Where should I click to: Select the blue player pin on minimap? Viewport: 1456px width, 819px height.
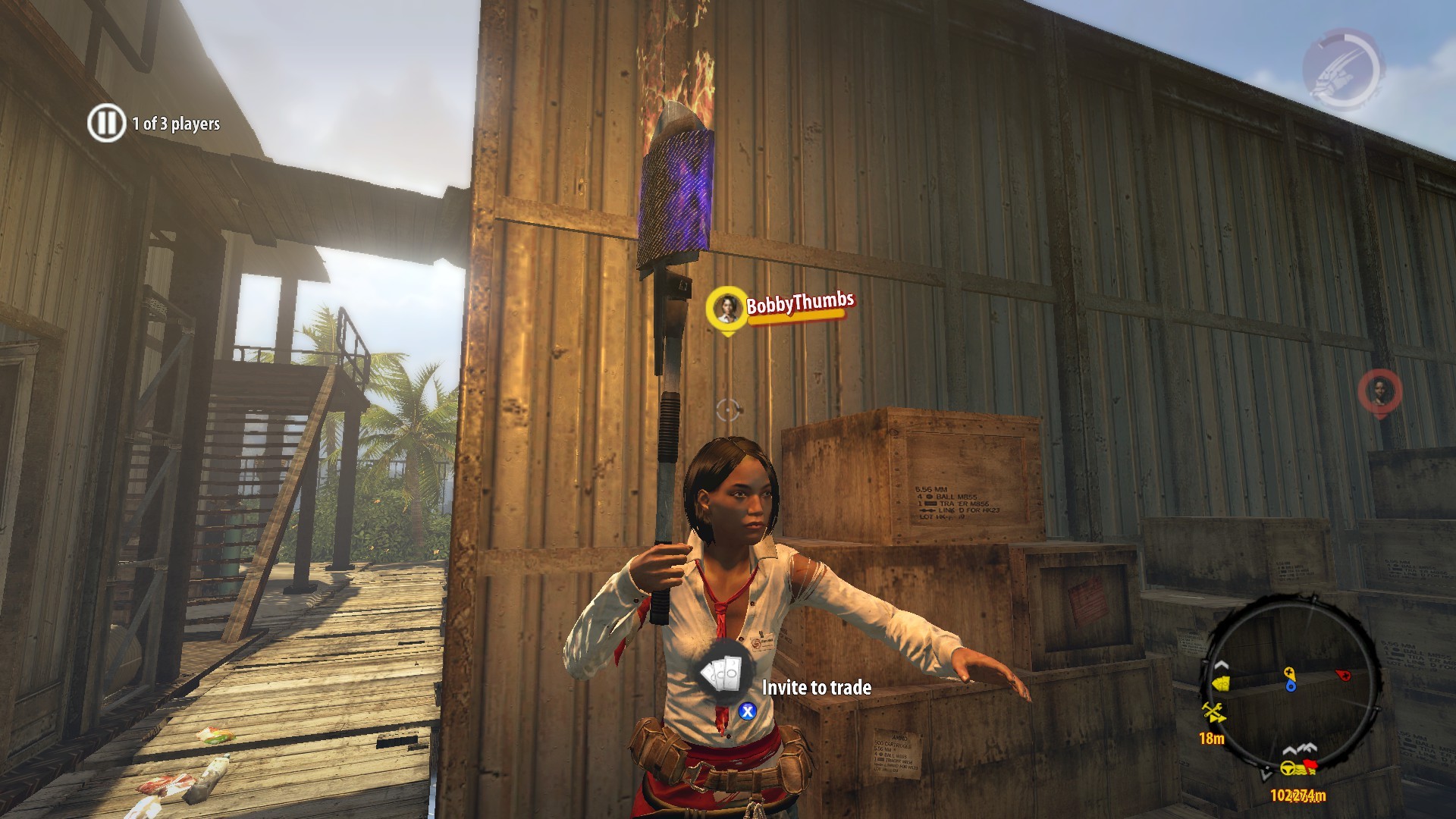tap(1289, 686)
